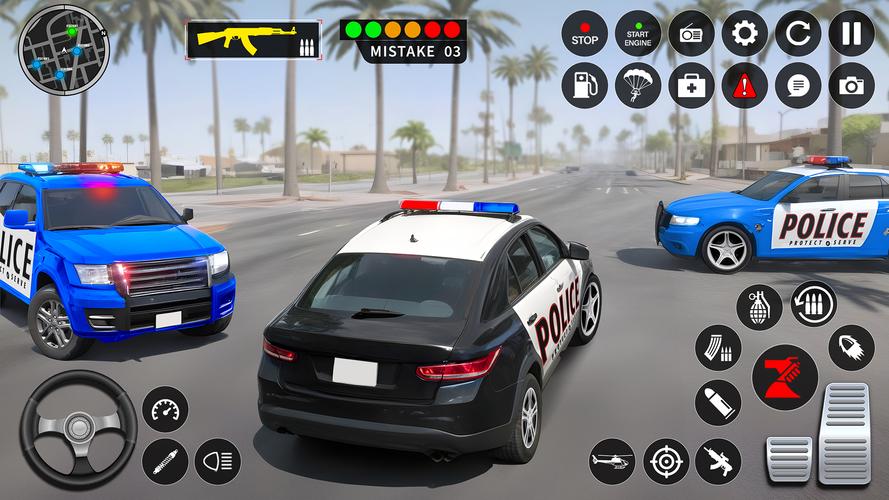Hit the START ENGINE button
889x500 pixels.
click(x=637, y=33)
